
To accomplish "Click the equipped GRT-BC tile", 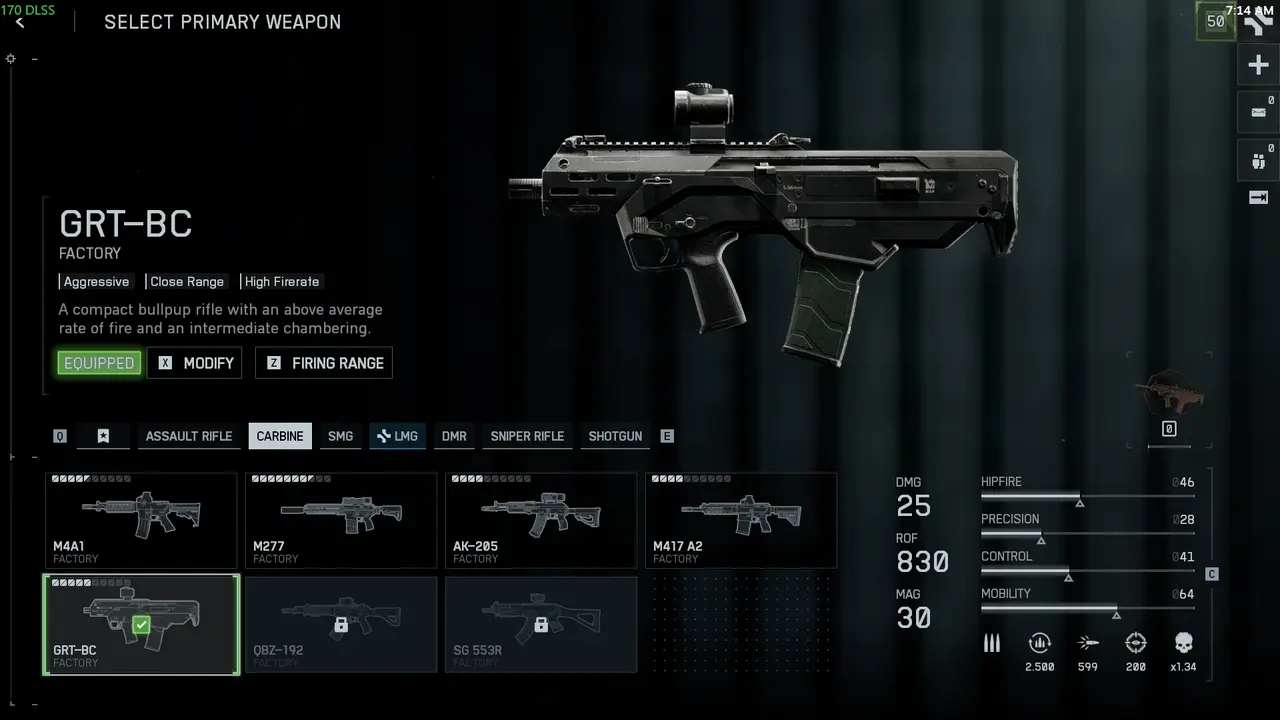I will point(141,624).
